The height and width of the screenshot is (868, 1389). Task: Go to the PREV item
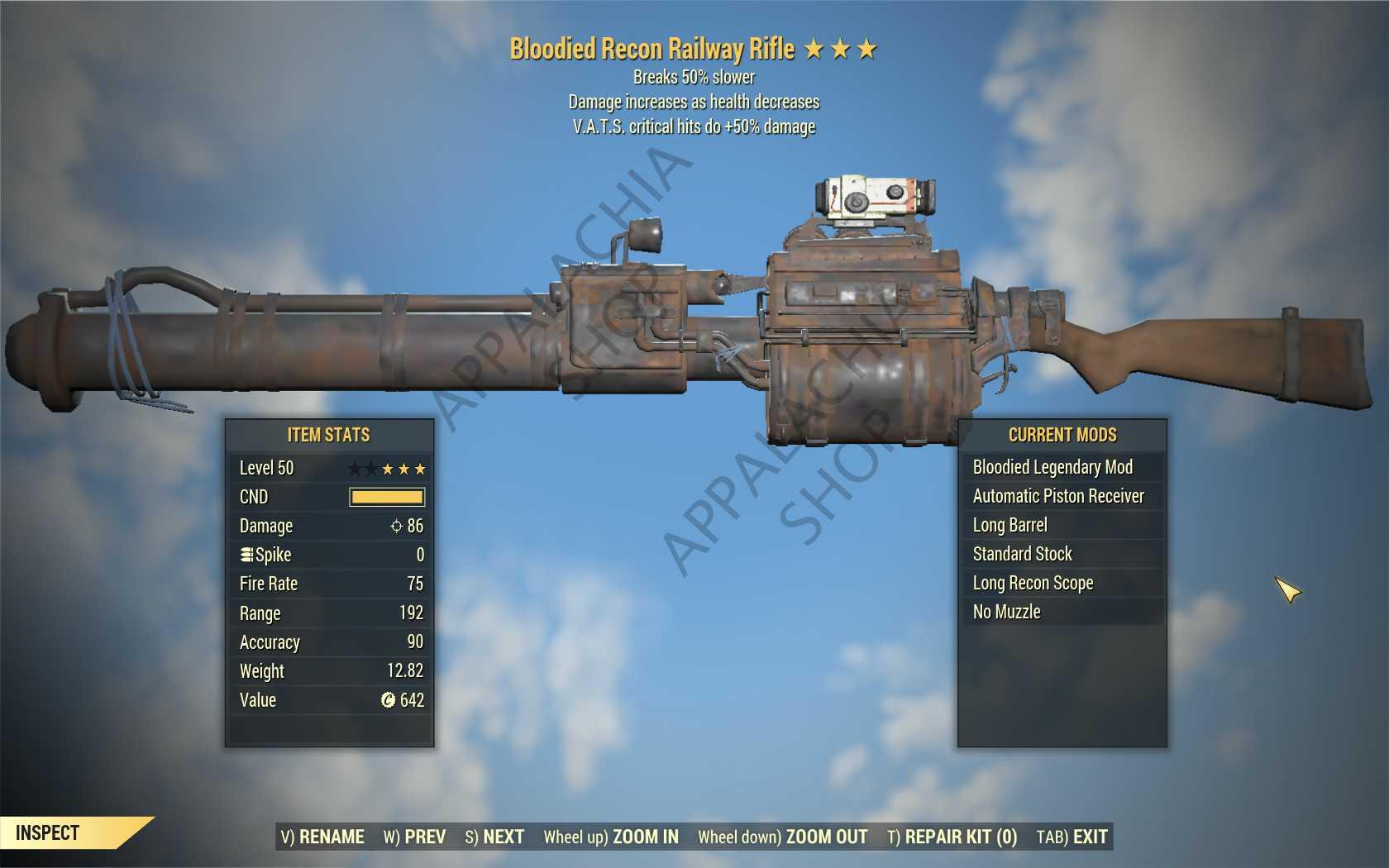414,837
